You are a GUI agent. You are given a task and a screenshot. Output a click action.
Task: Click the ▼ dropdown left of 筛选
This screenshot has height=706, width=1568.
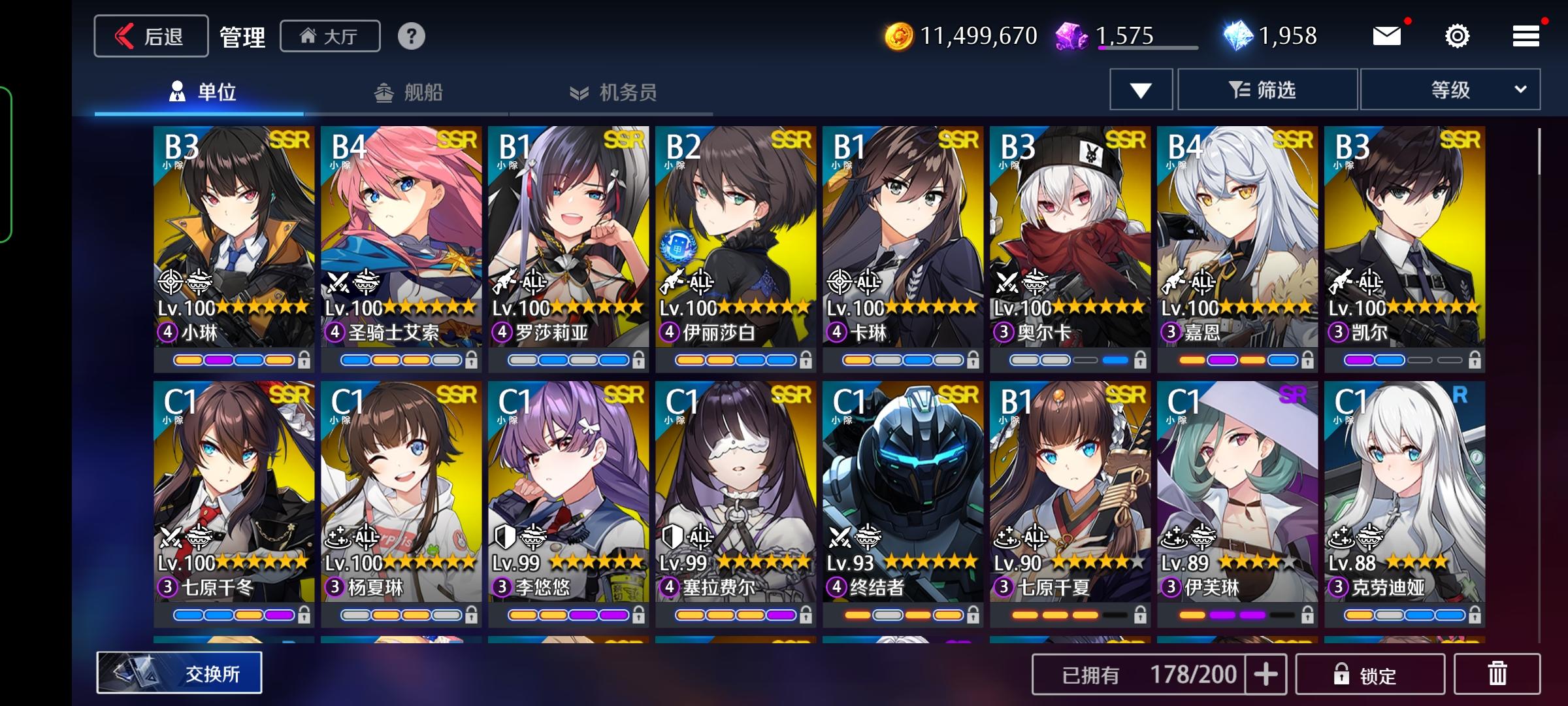1140,90
